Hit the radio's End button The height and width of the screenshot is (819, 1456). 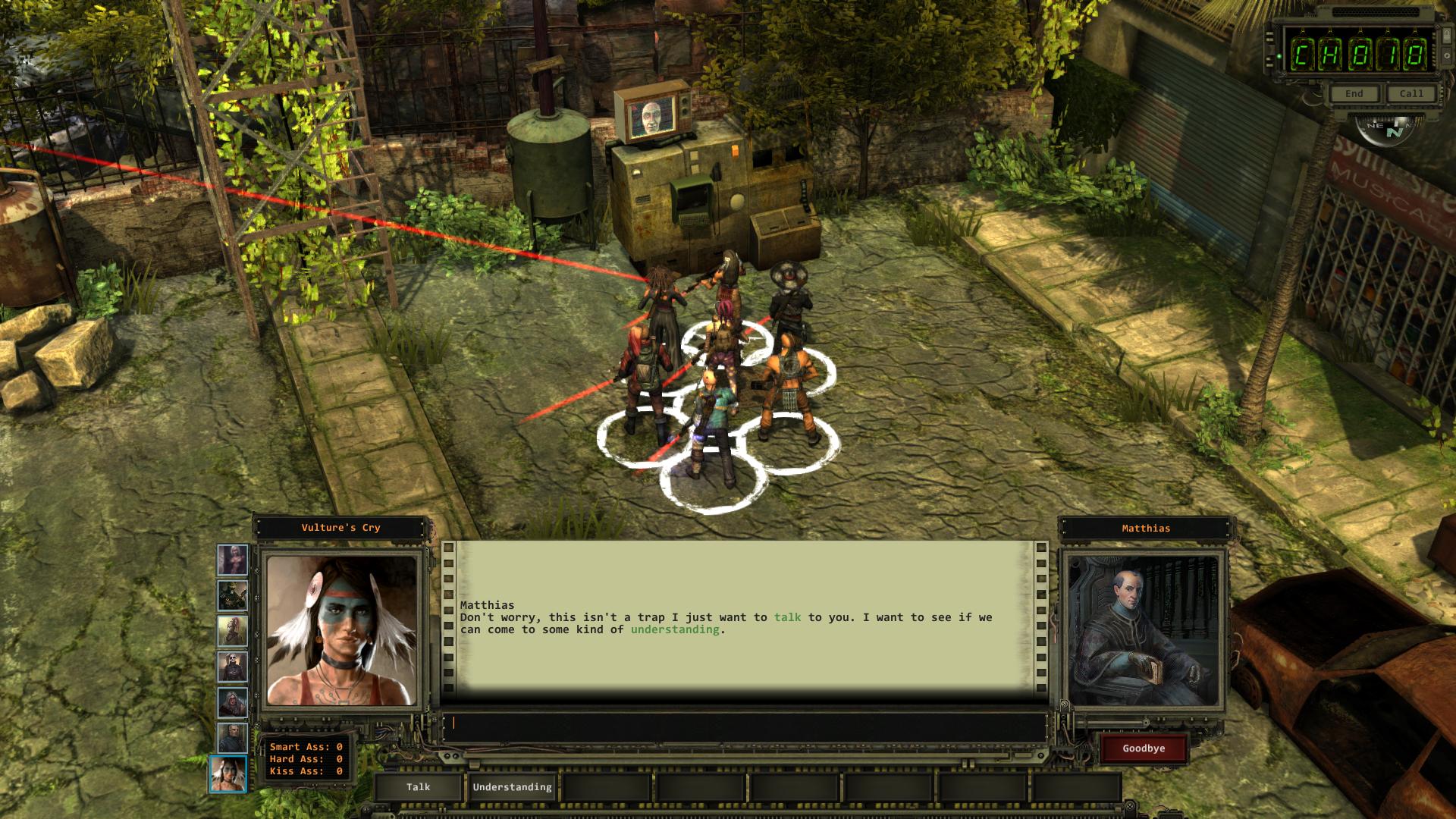tap(1354, 93)
